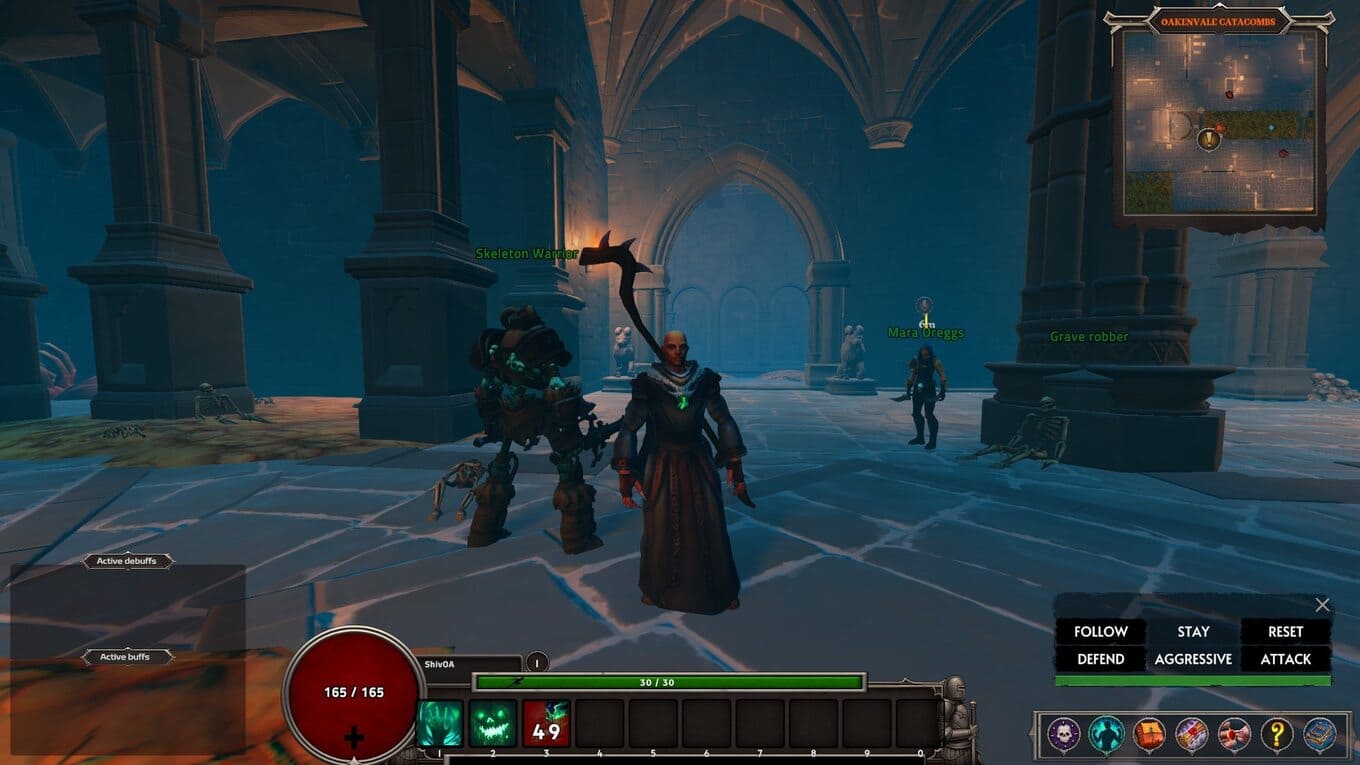This screenshot has height=765, width=1360.
Task: Open the blue book icon
Action: coord(1320,735)
